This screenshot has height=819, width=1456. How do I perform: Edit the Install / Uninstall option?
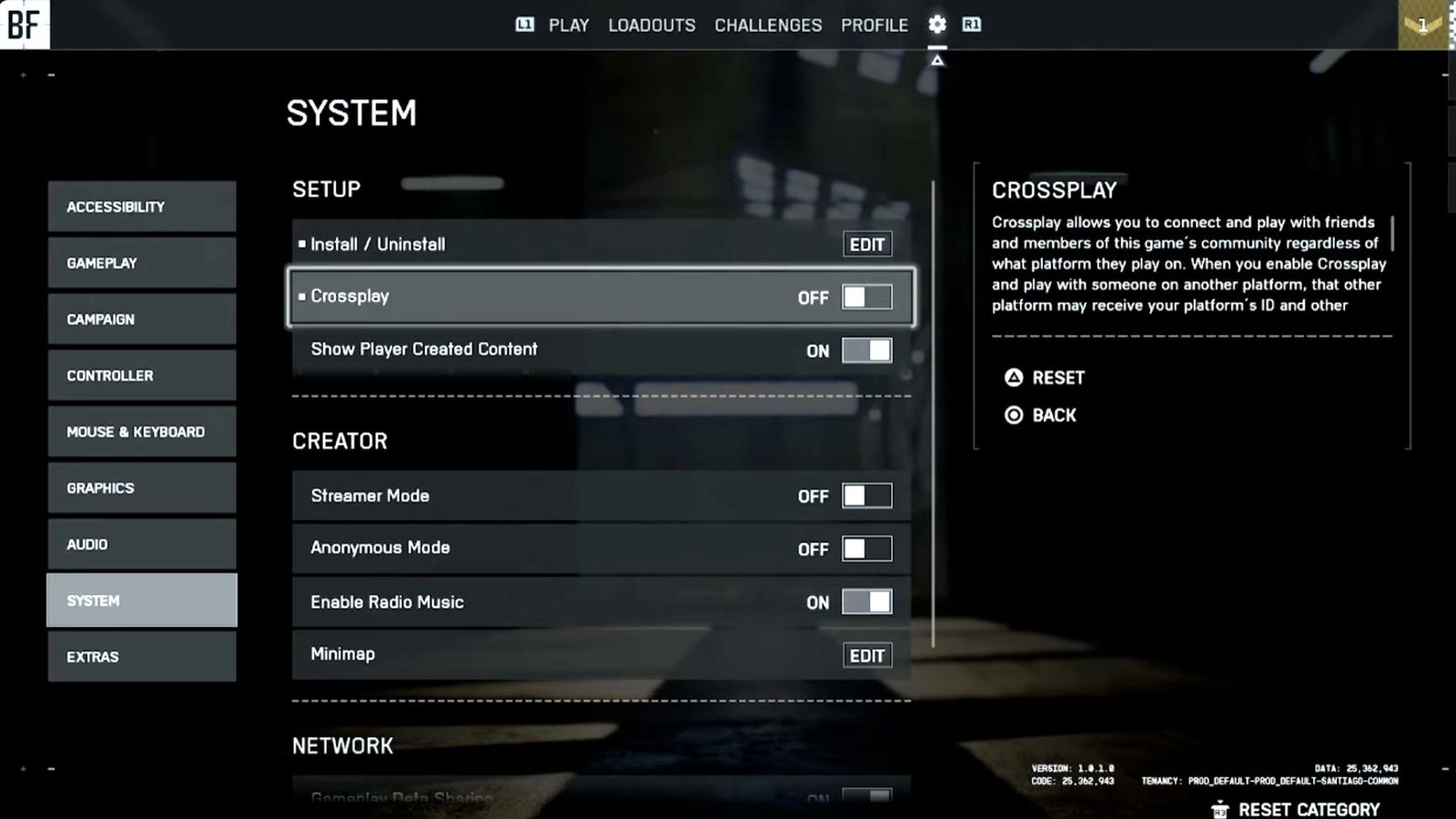(x=866, y=244)
